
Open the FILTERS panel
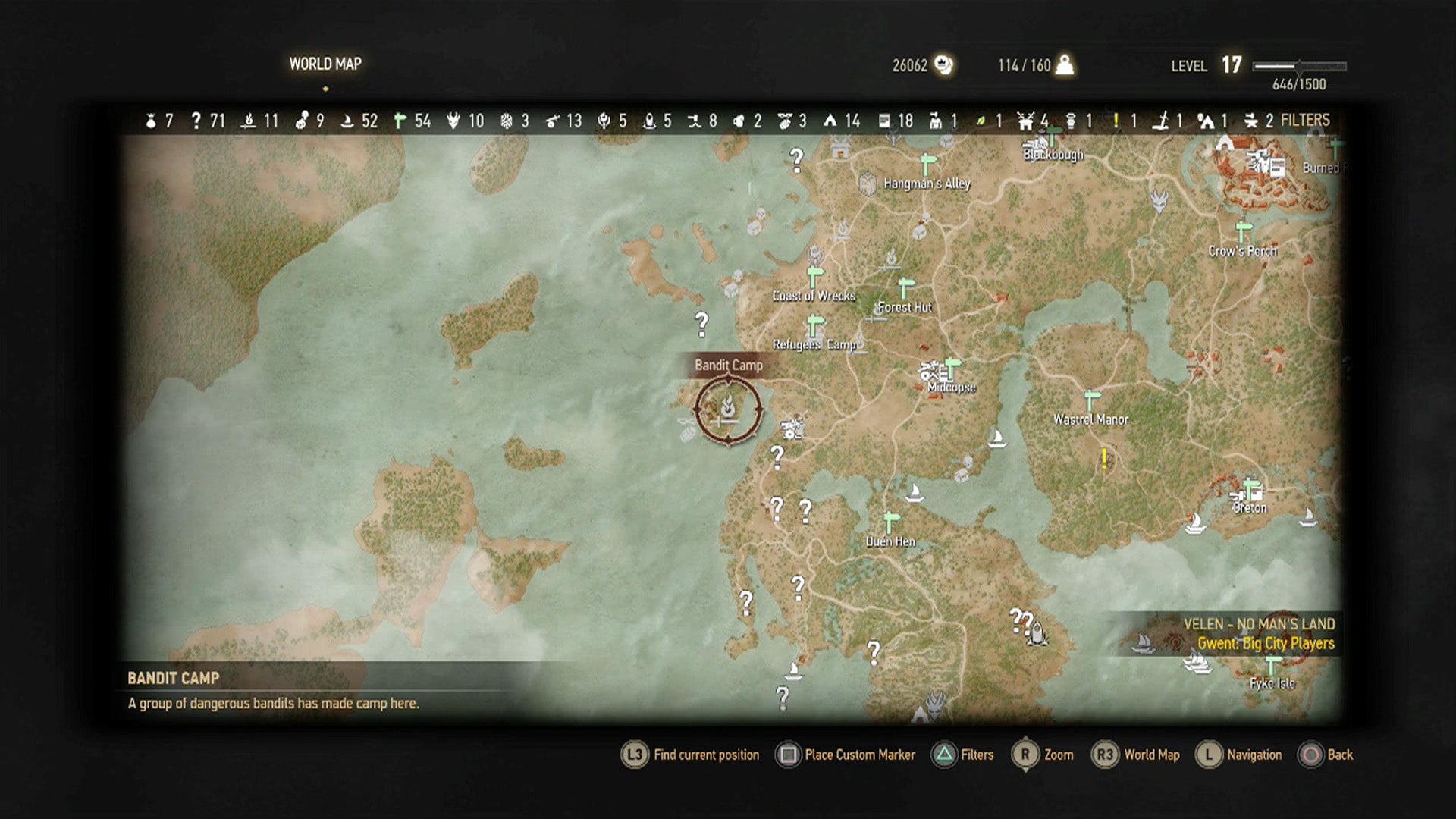[1304, 120]
